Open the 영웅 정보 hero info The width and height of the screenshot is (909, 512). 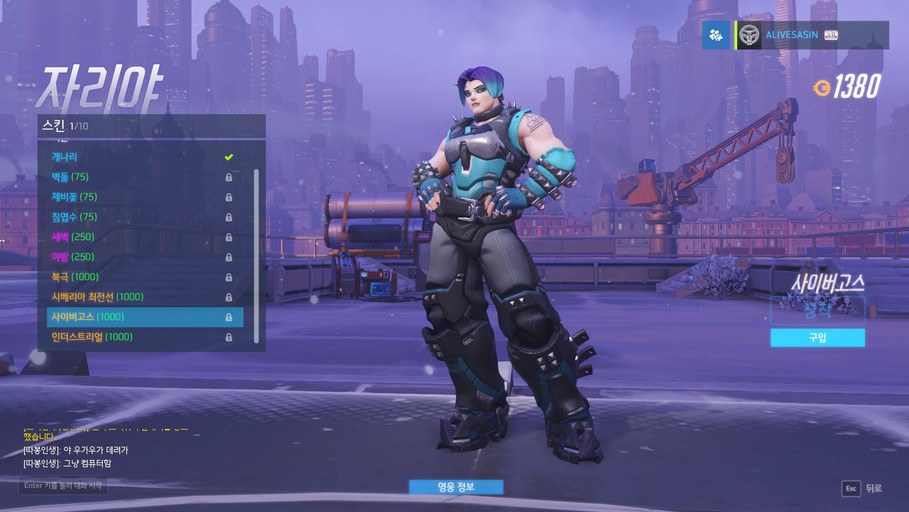[x=455, y=487]
